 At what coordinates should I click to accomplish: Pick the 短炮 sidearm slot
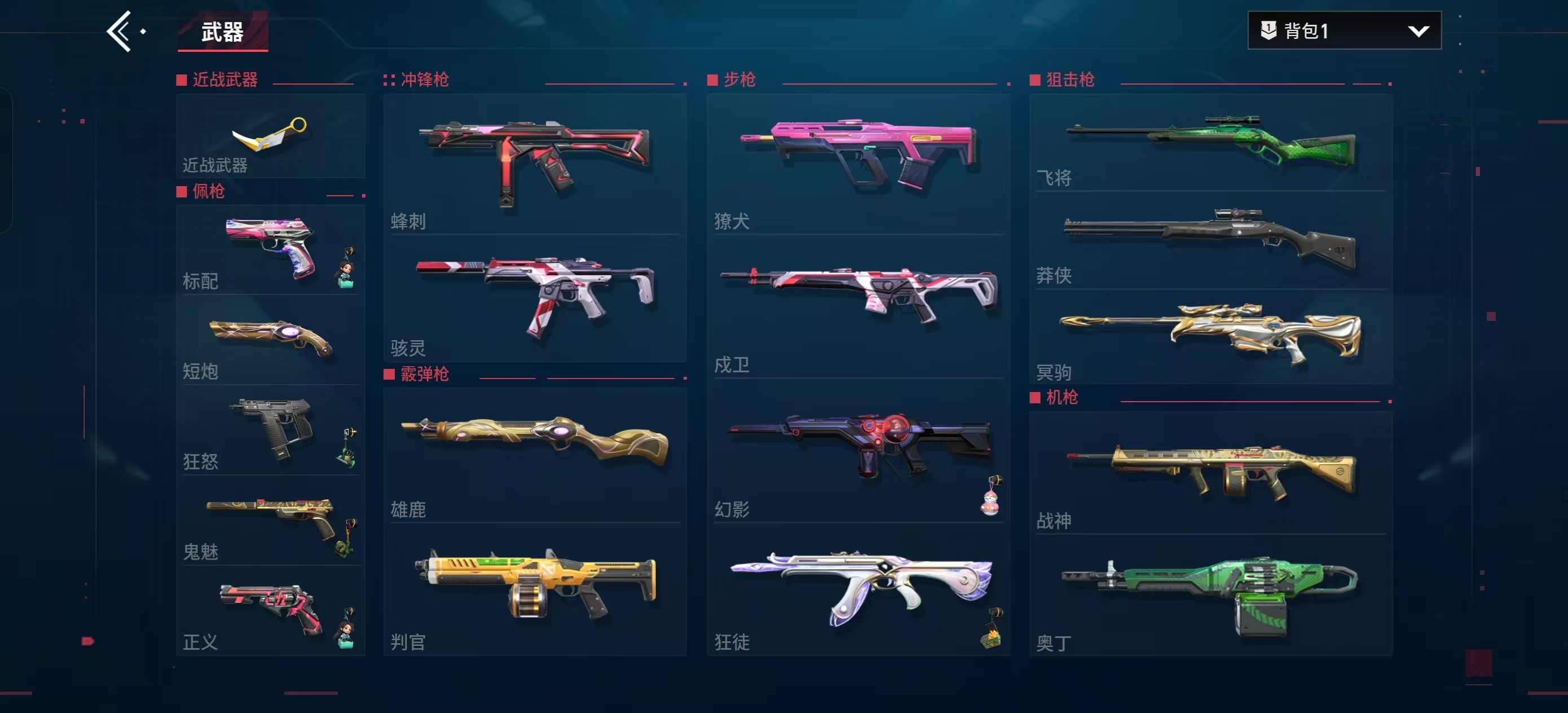click(270, 340)
